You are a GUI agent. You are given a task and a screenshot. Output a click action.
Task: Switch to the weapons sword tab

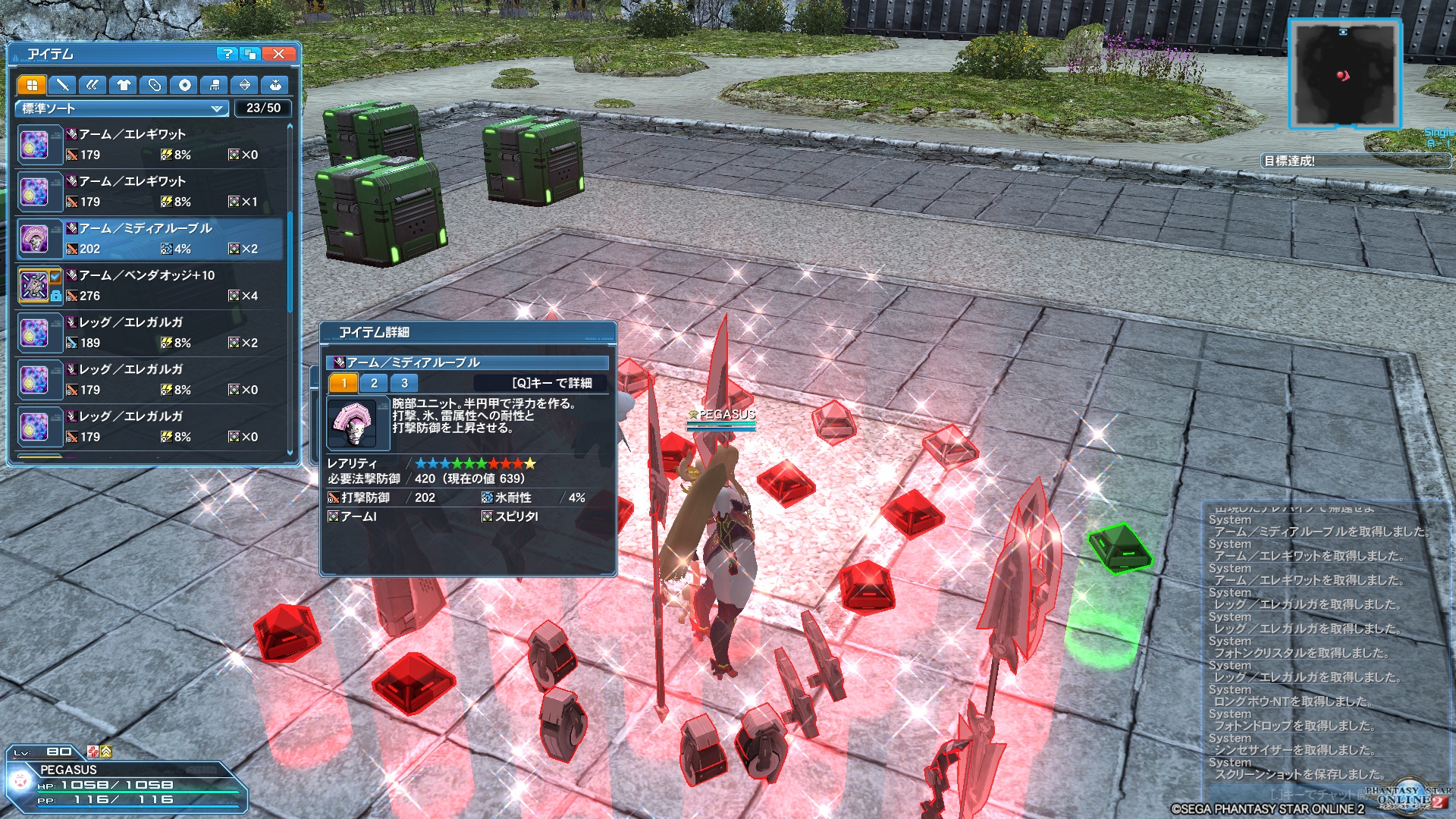click(x=62, y=85)
